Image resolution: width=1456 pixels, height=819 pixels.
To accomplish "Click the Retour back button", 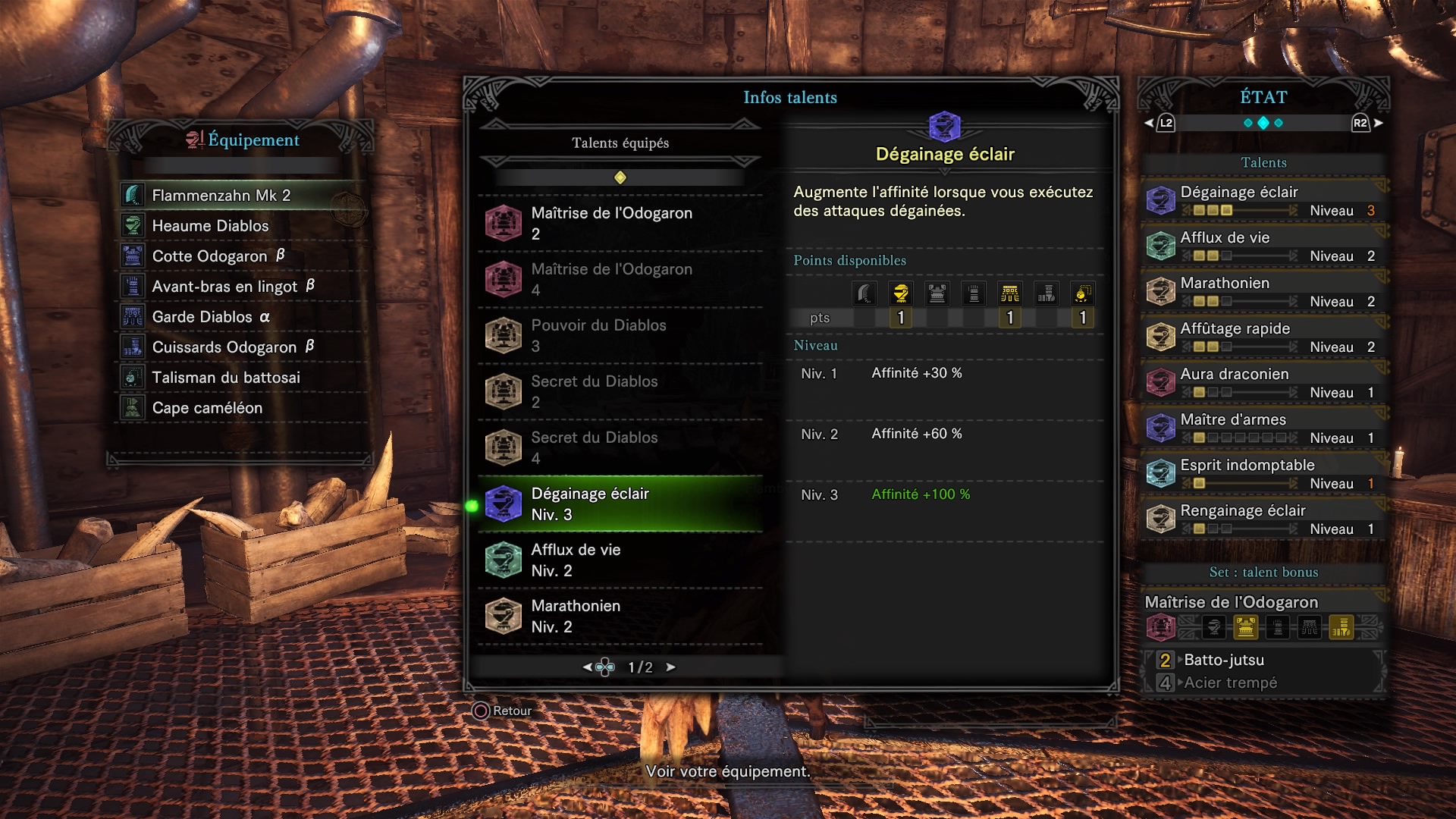I will point(502,711).
